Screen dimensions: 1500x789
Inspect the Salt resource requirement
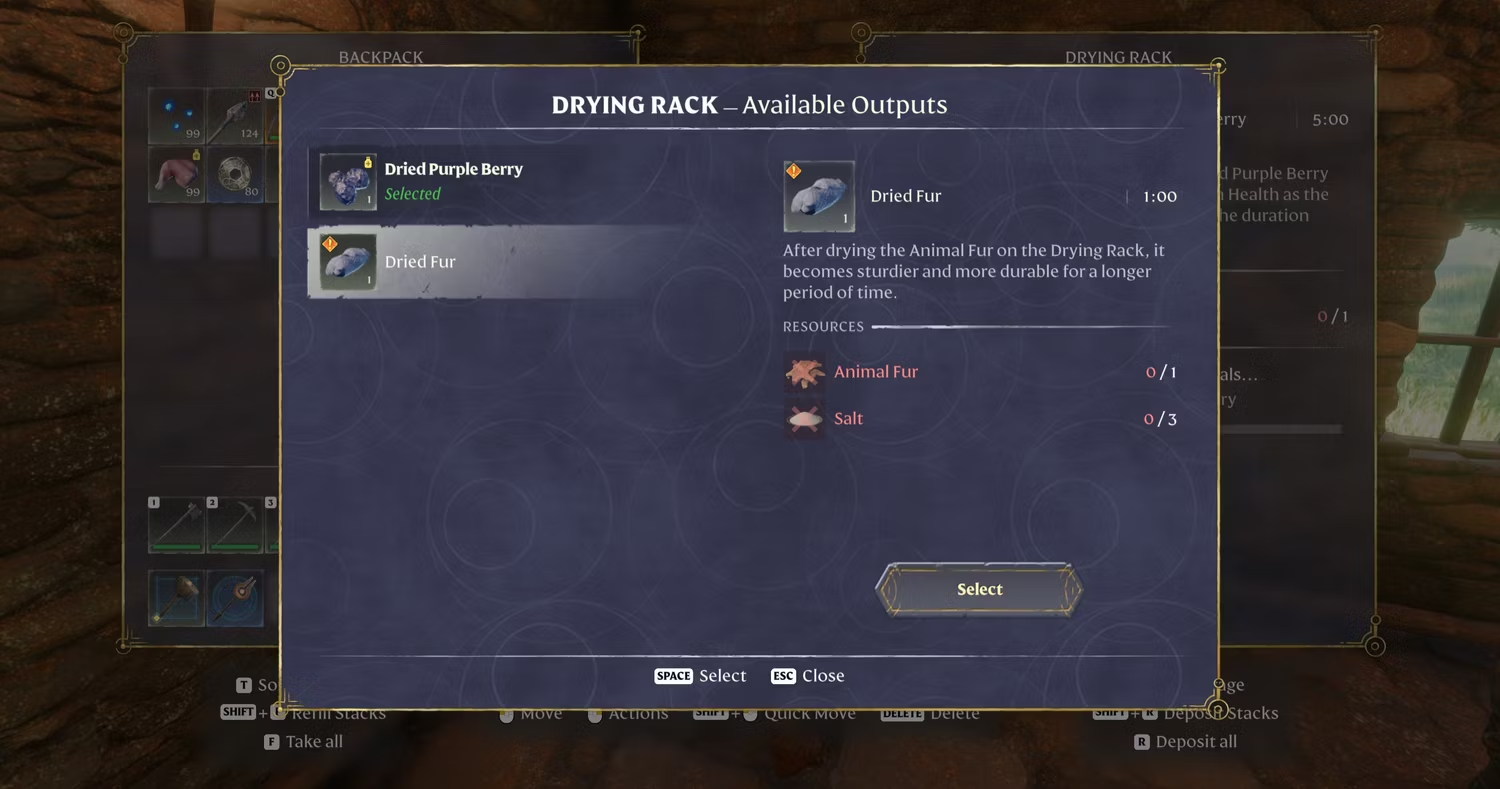[848, 419]
